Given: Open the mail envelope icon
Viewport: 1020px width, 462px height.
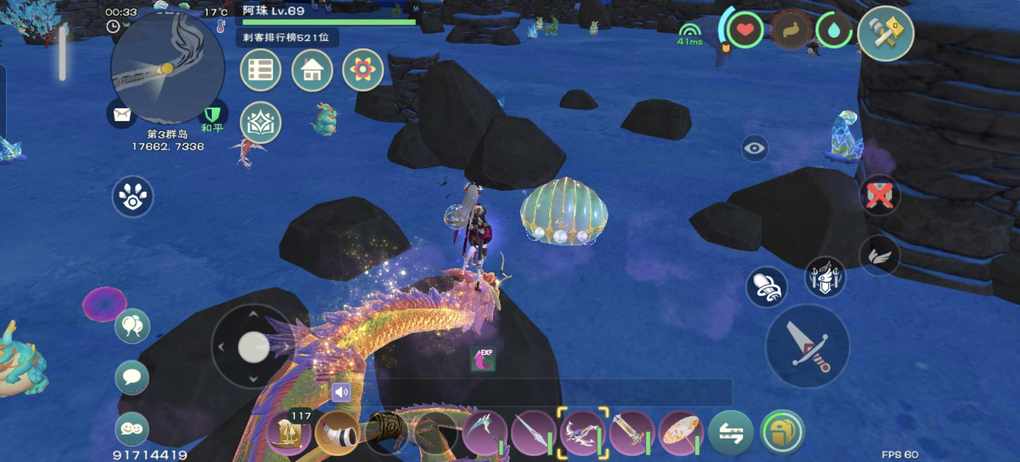Looking at the screenshot, I should coord(122,114).
